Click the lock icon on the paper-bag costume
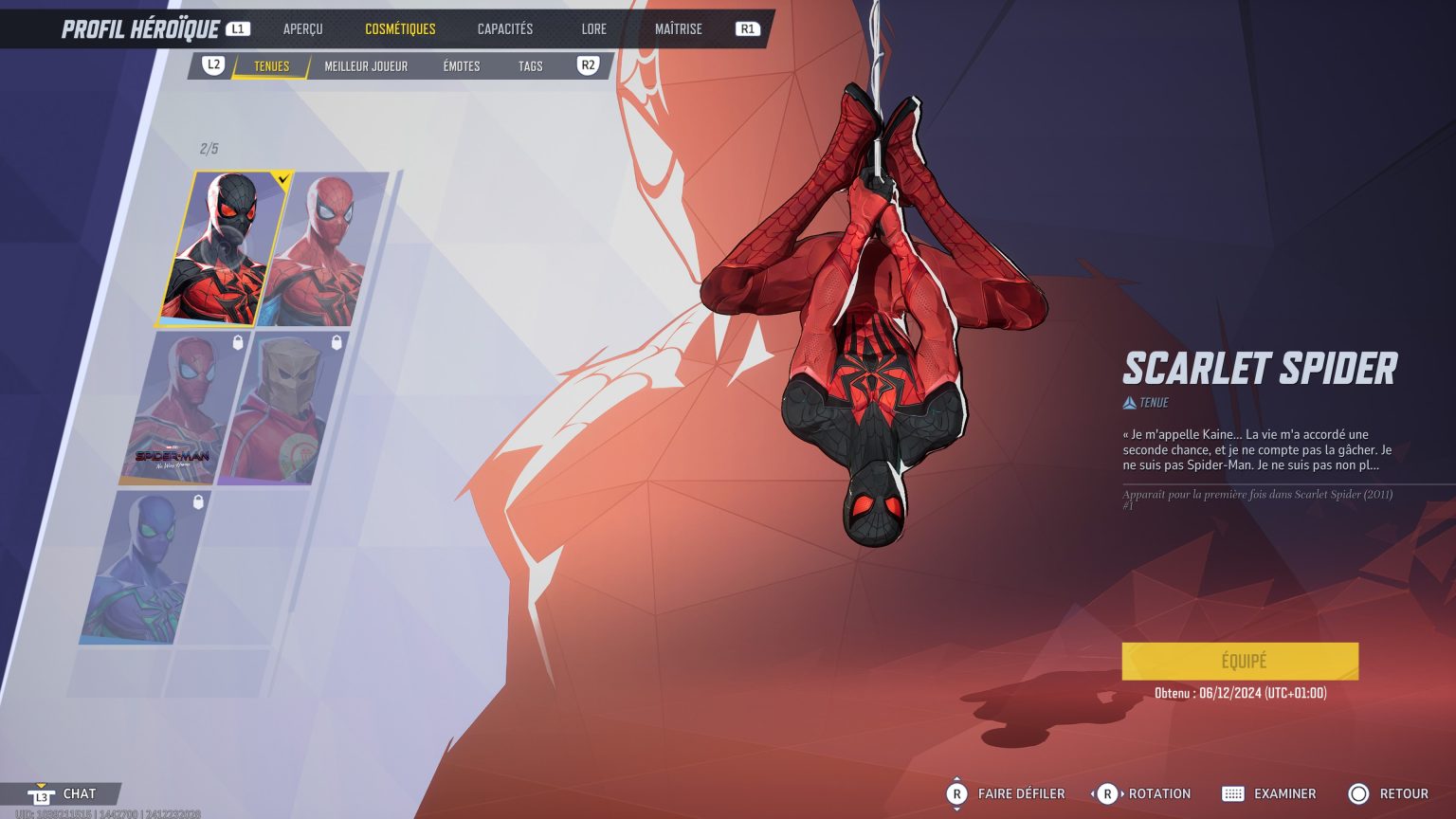Image resolution: width=1456 pixels, height=819 pixels. point(337,344)
